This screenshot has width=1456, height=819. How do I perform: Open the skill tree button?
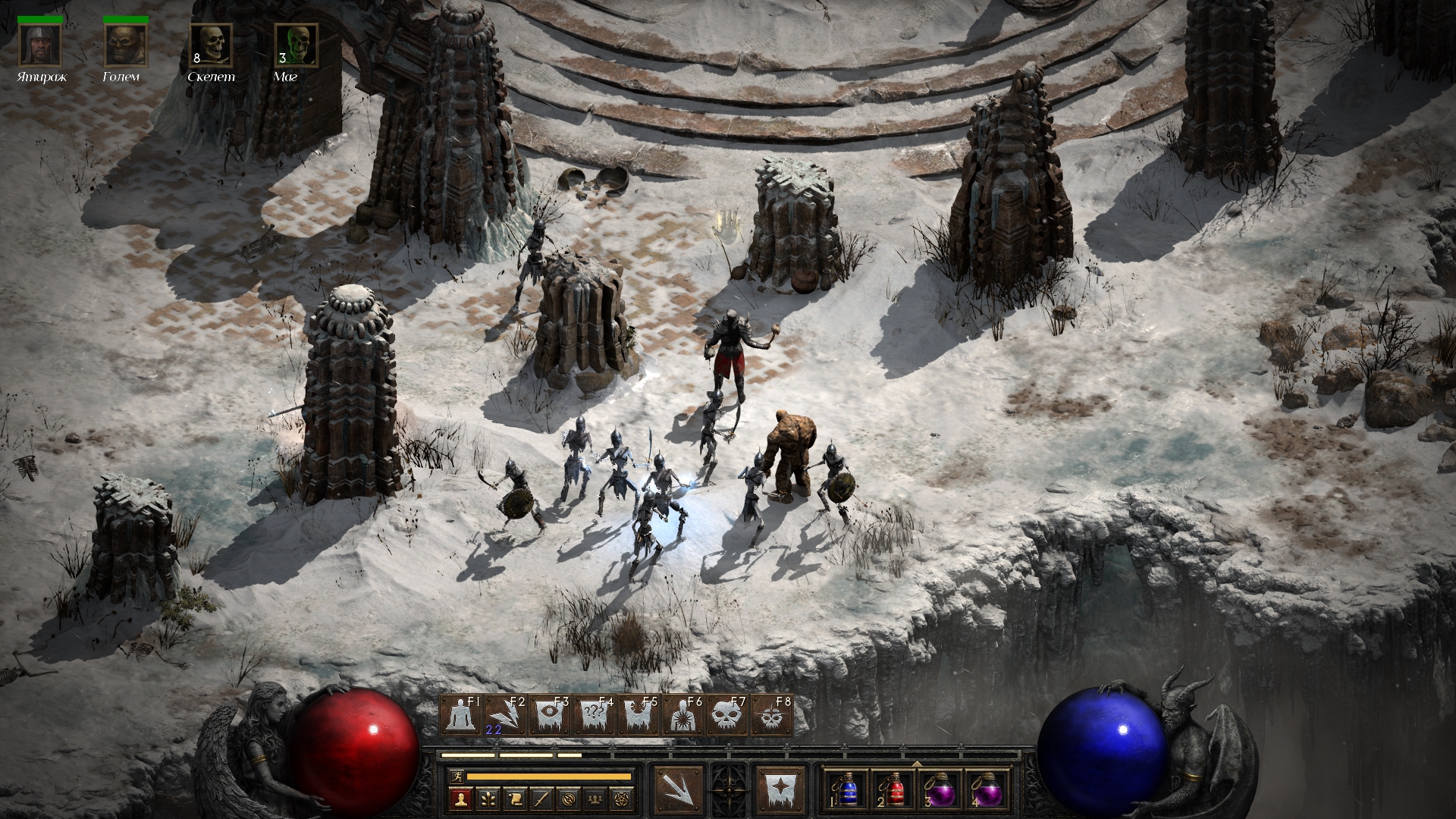click(487, 799)
